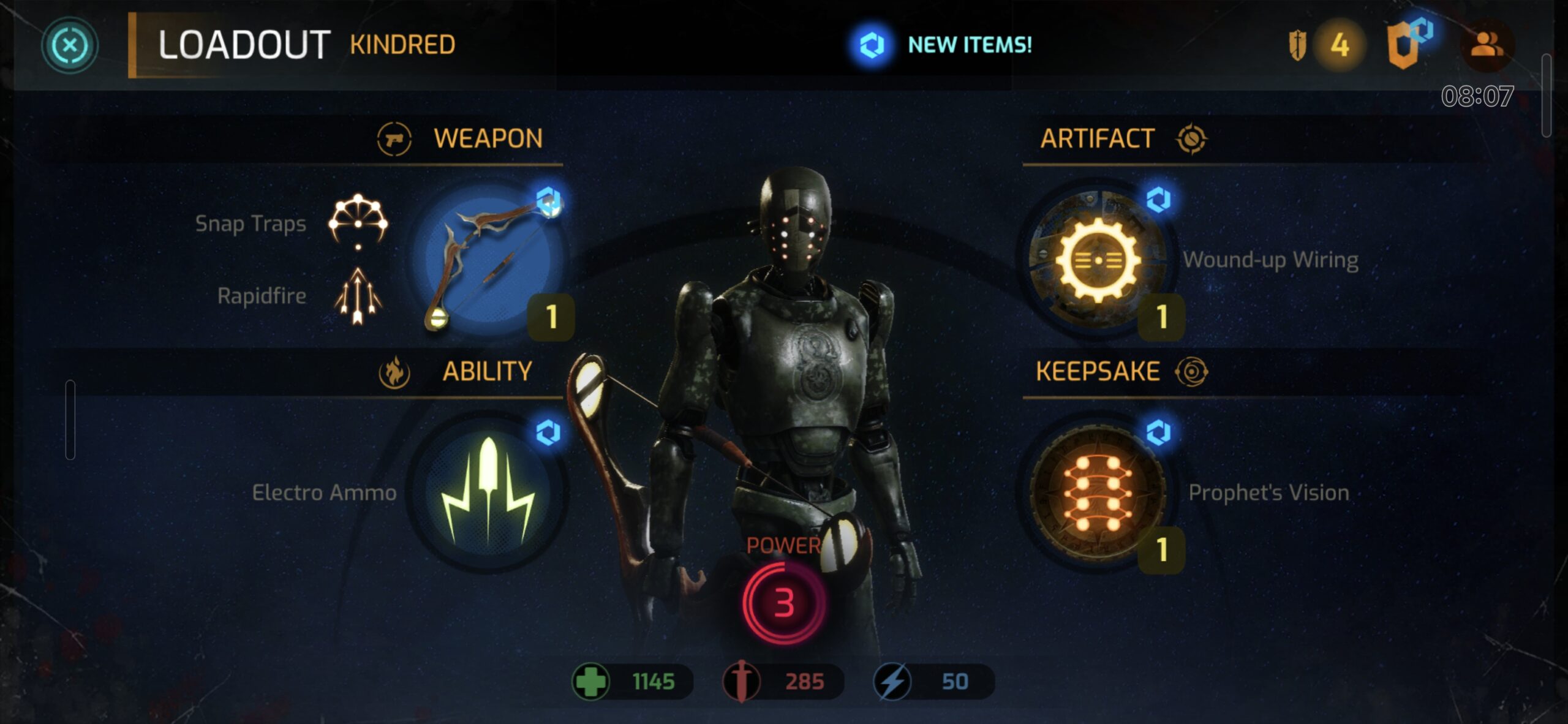This screenshot has width=1568, height=724.
Task: Select the bow weapon slot
Action: [488, 260]
